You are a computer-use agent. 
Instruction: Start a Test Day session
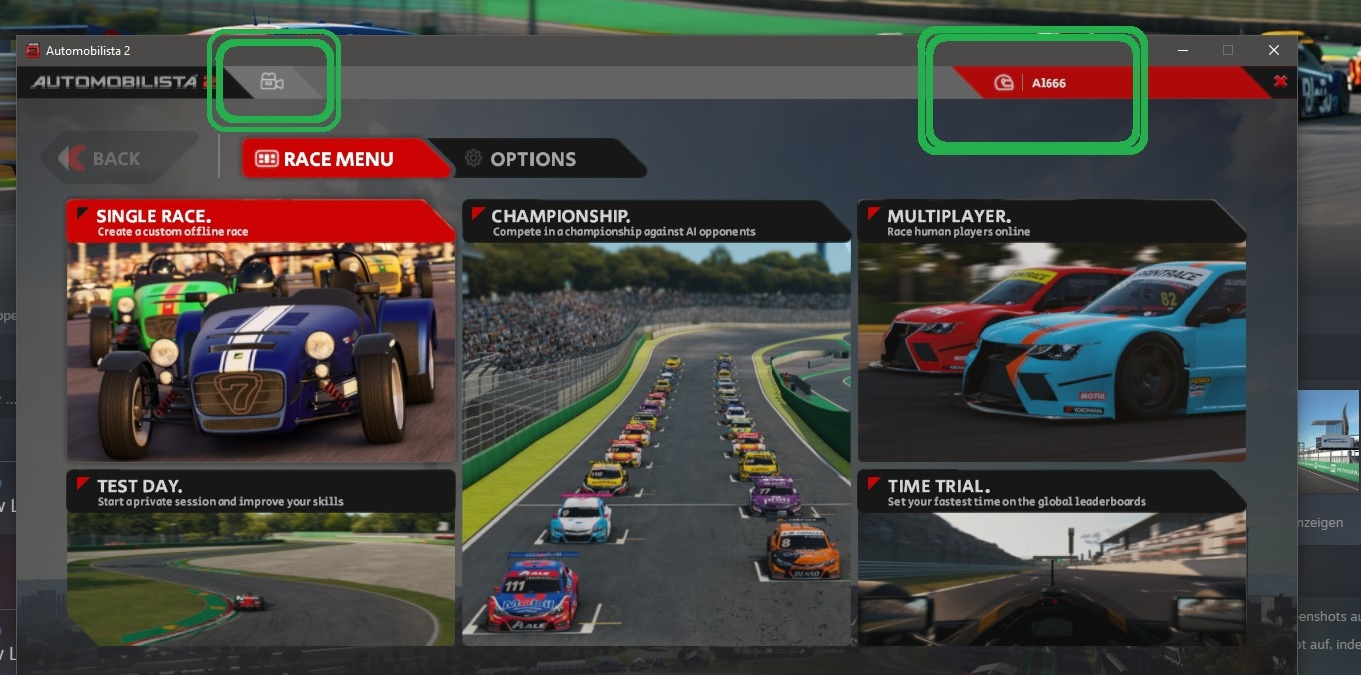click(x=260, y=558)
